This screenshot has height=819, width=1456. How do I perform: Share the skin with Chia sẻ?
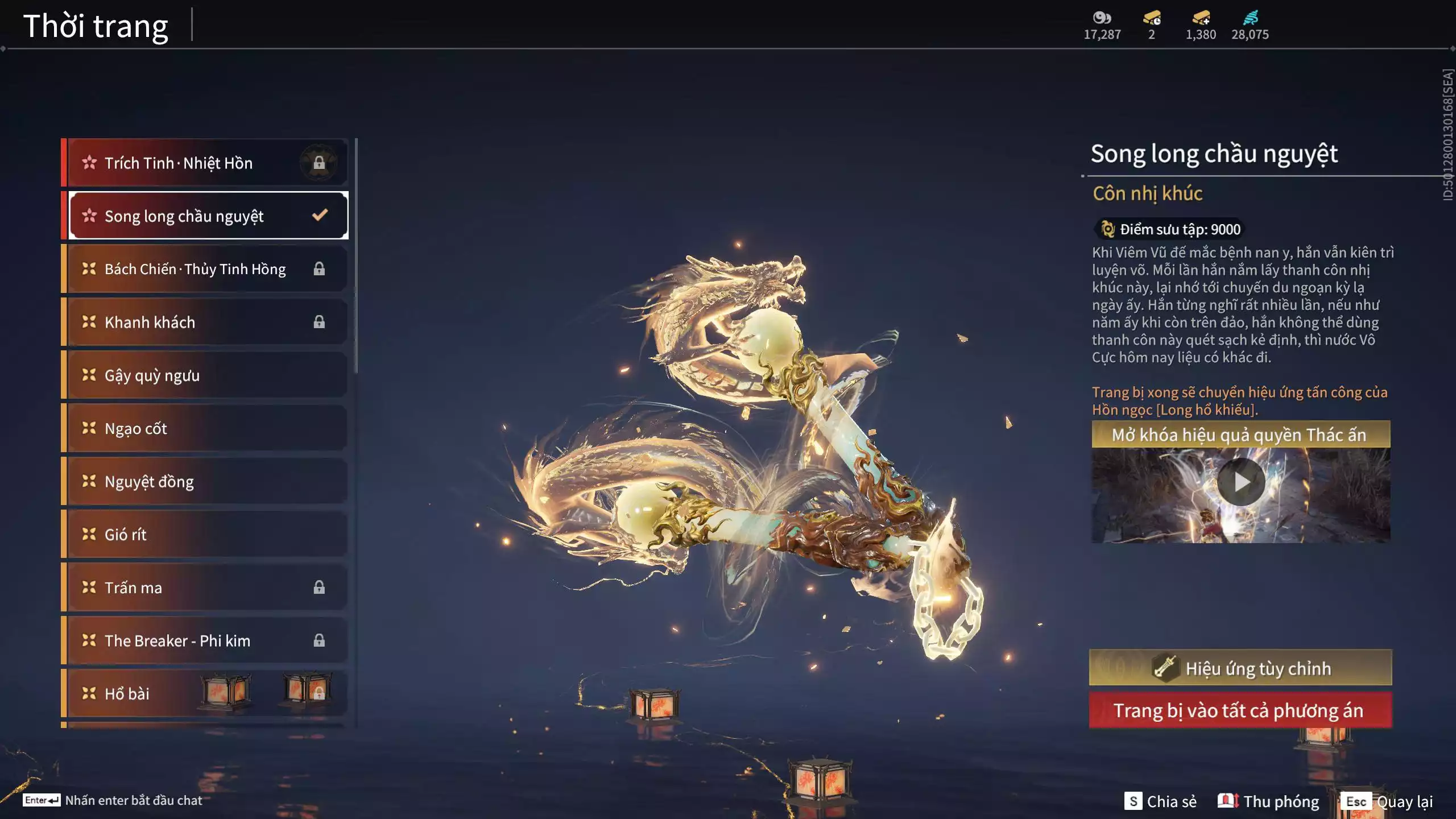(1161, 801)
